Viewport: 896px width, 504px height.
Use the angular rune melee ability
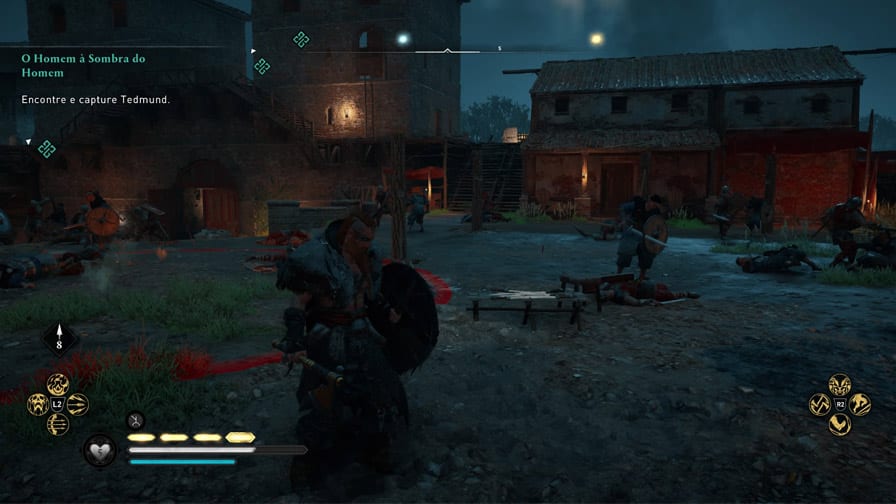pyautogui.click(x=819, y=404)
